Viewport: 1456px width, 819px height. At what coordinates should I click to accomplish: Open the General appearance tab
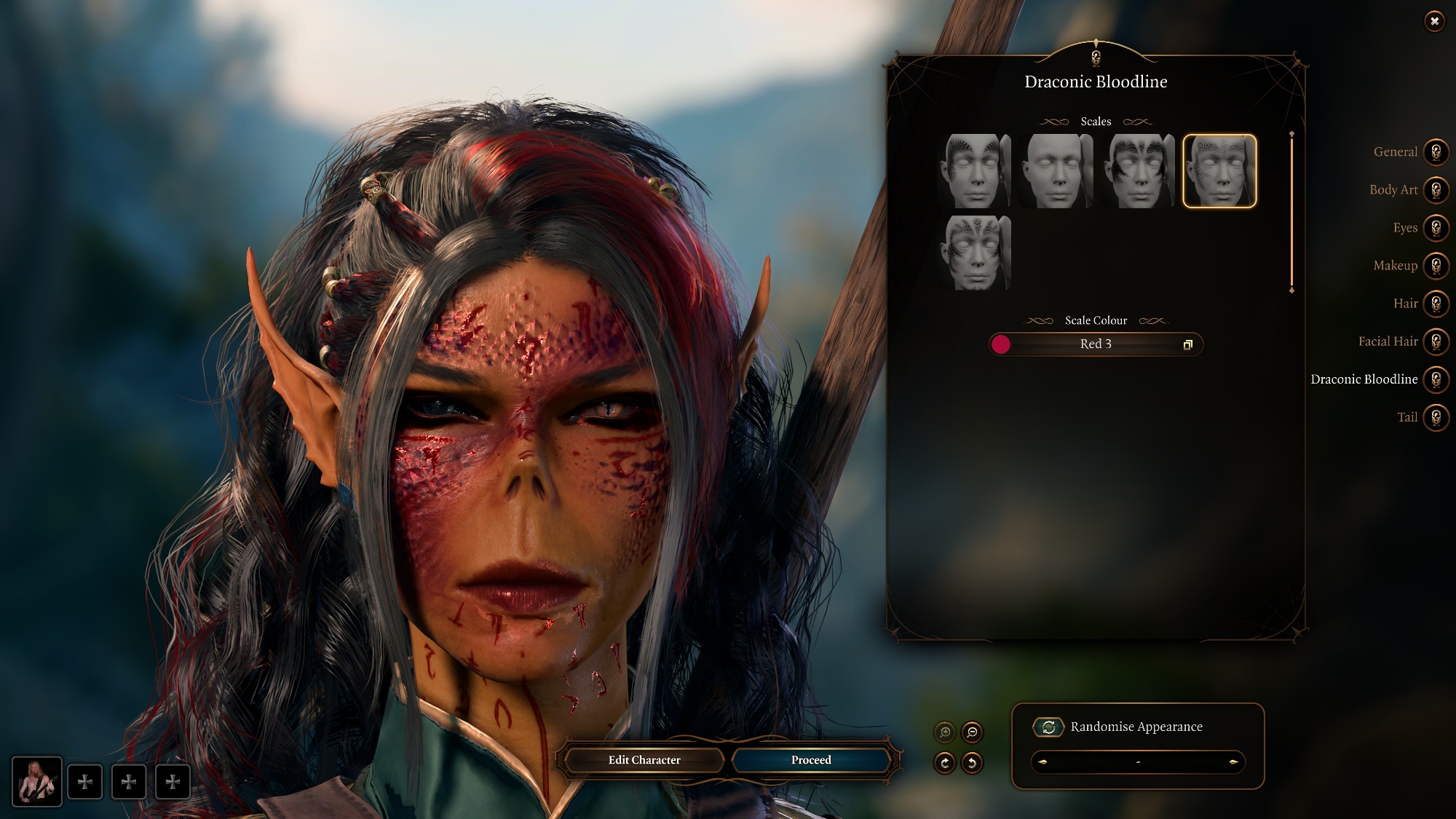point(1436,152)
